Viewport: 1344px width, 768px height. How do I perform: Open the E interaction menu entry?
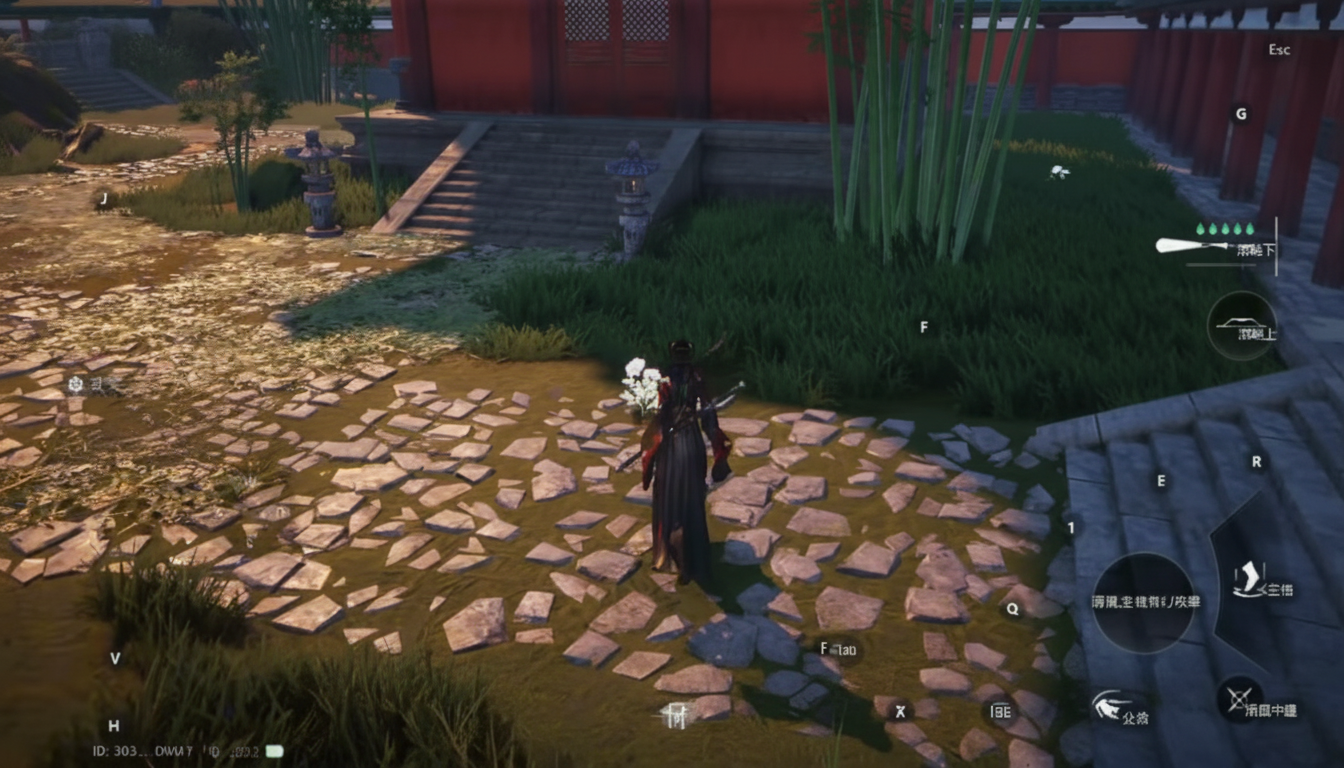(x=1161, y=480)
